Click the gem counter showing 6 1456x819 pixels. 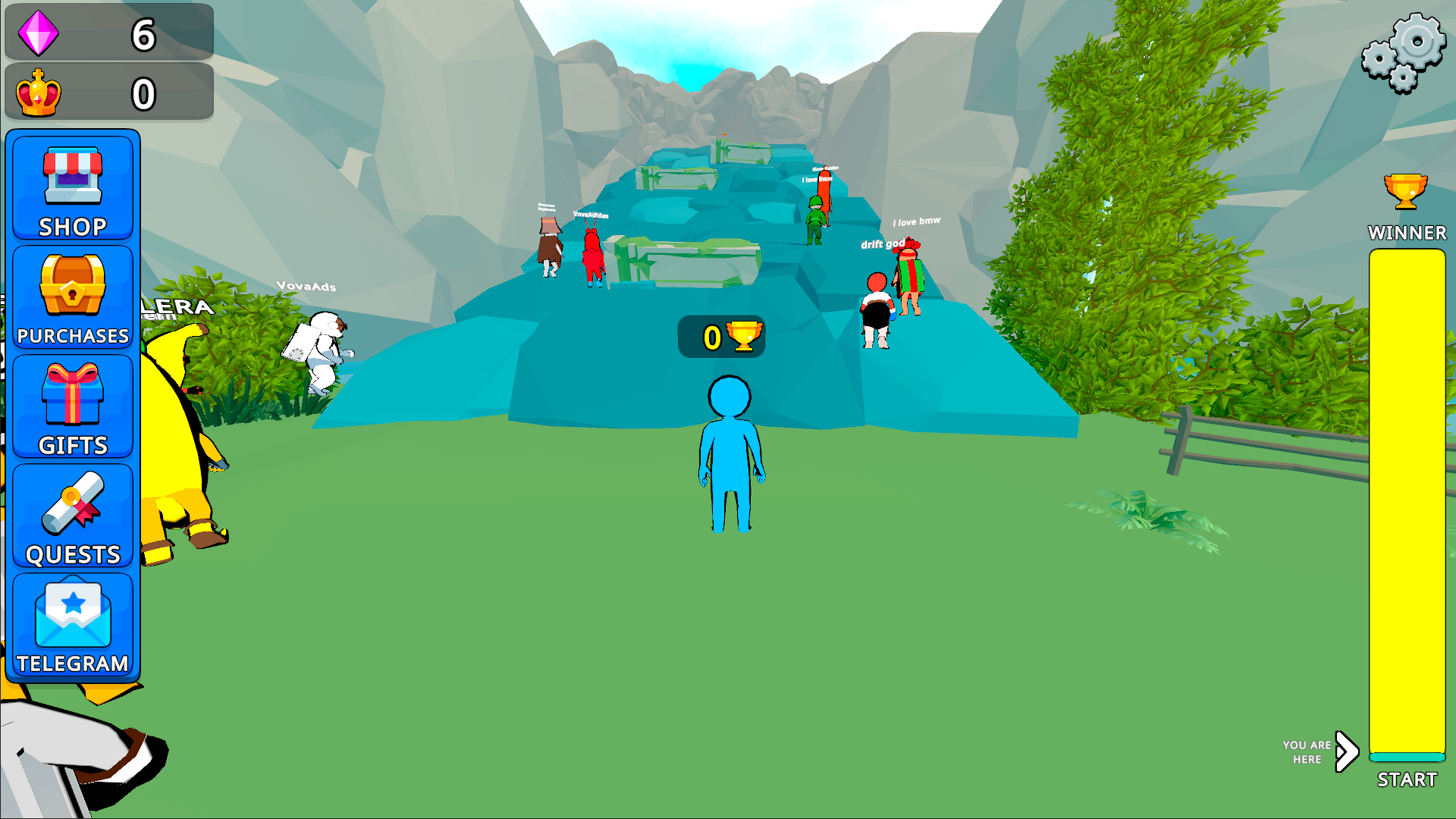pyautogui.click(x=143, y=32)
